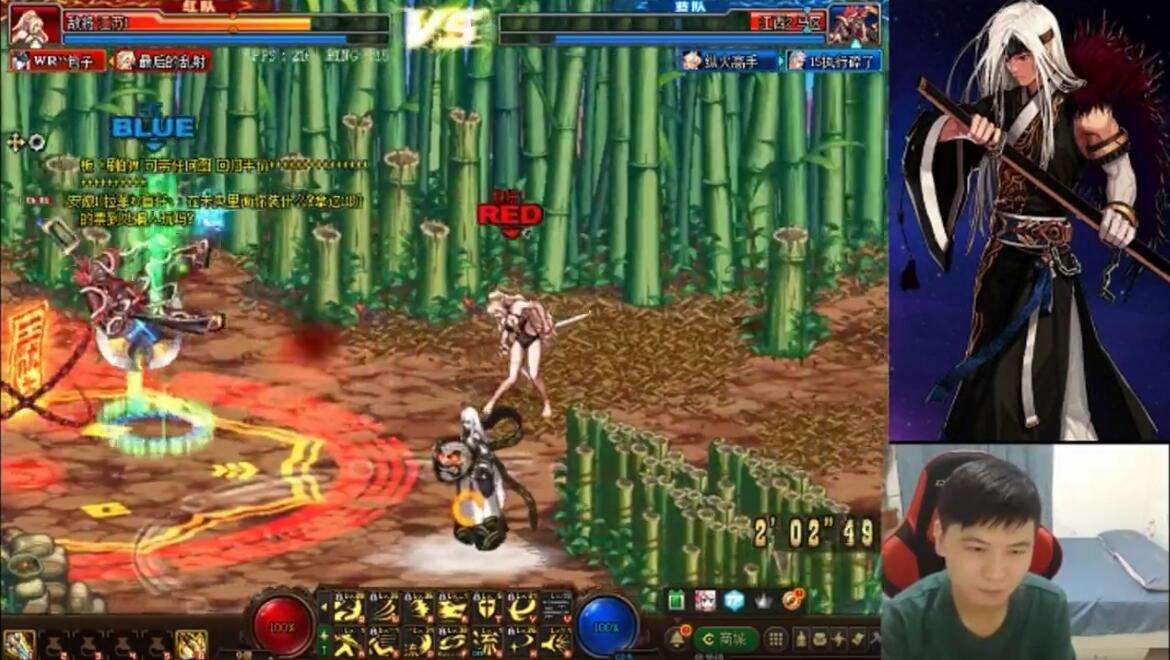Click the blue team player portrait
The height and width of the screenshot is (660, 1170).
pos(854,24)
